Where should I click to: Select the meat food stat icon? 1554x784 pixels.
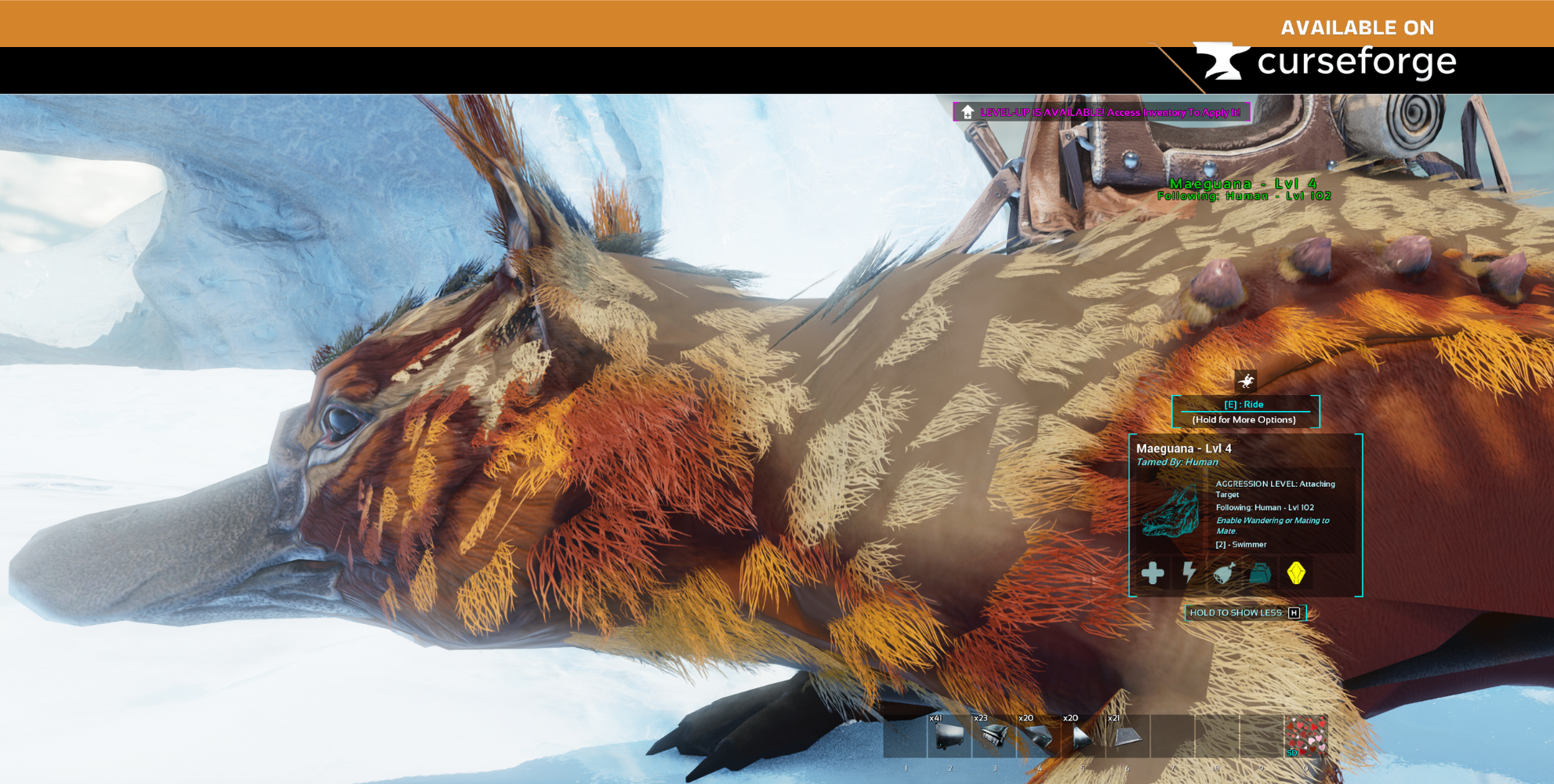1224,573
